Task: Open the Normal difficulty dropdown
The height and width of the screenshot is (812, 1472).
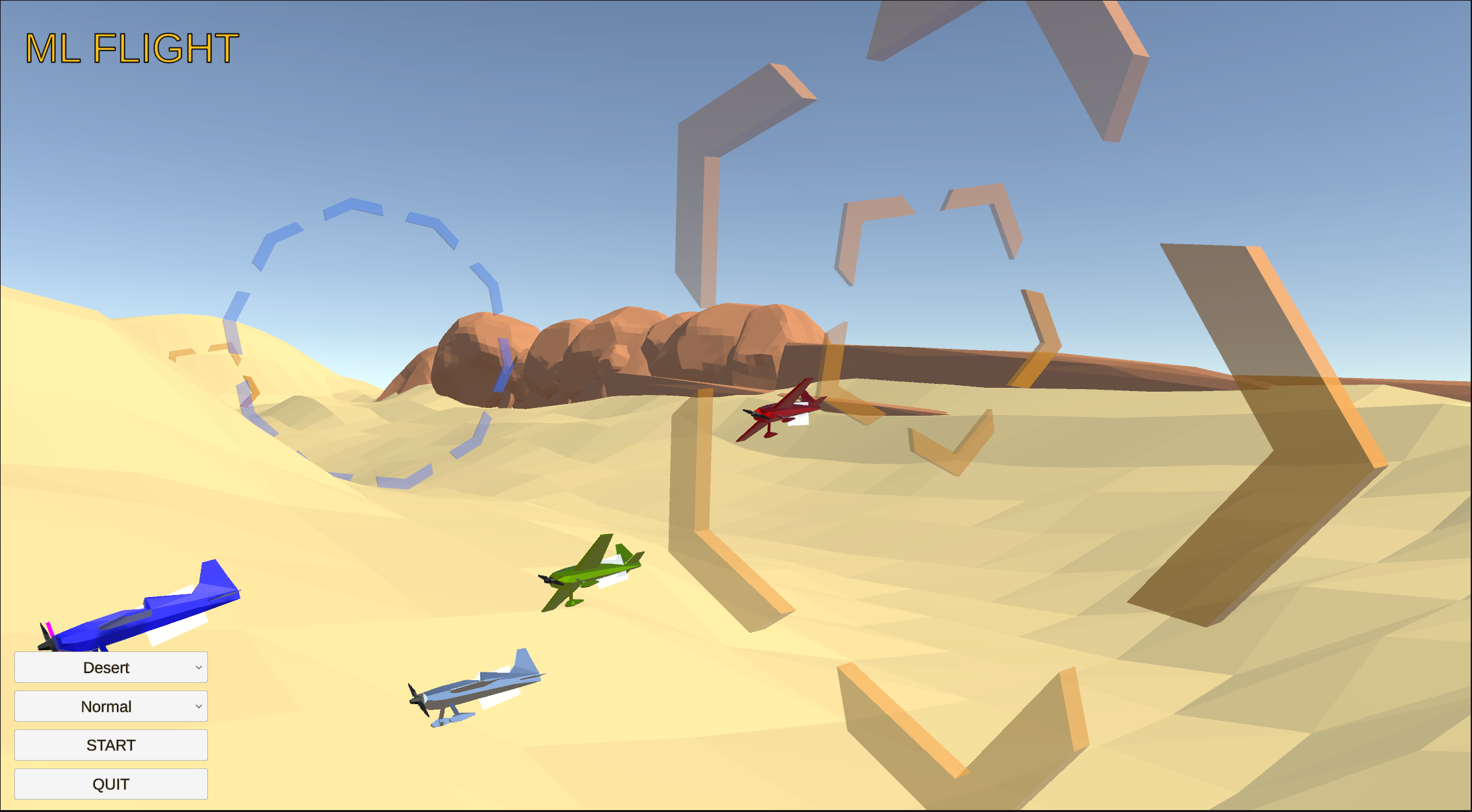Action: [x=110, y=705]
